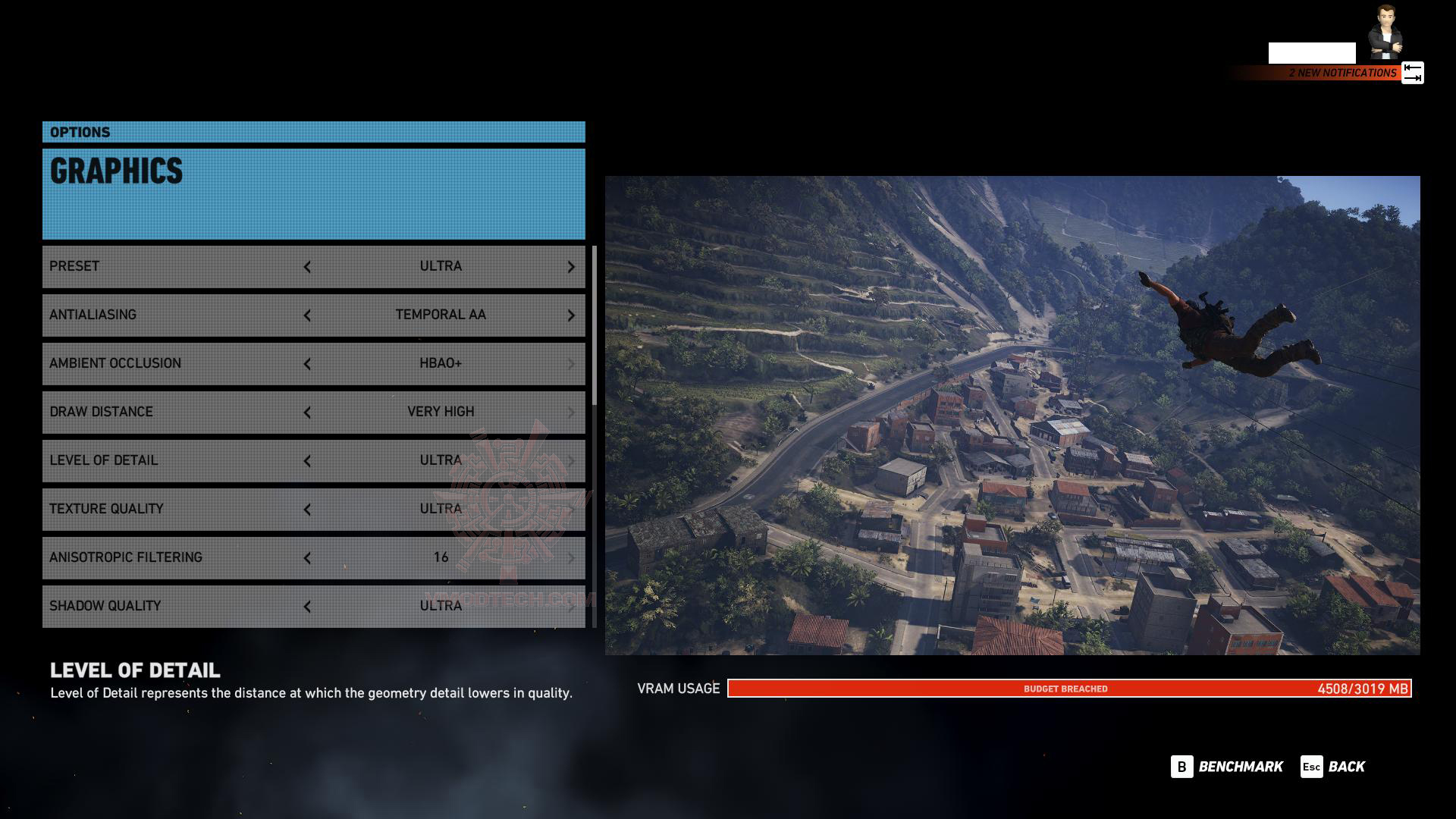1456x819 pixels.
Task: Reduce Shadow Quality using left arrow
Action: point(307,607)
